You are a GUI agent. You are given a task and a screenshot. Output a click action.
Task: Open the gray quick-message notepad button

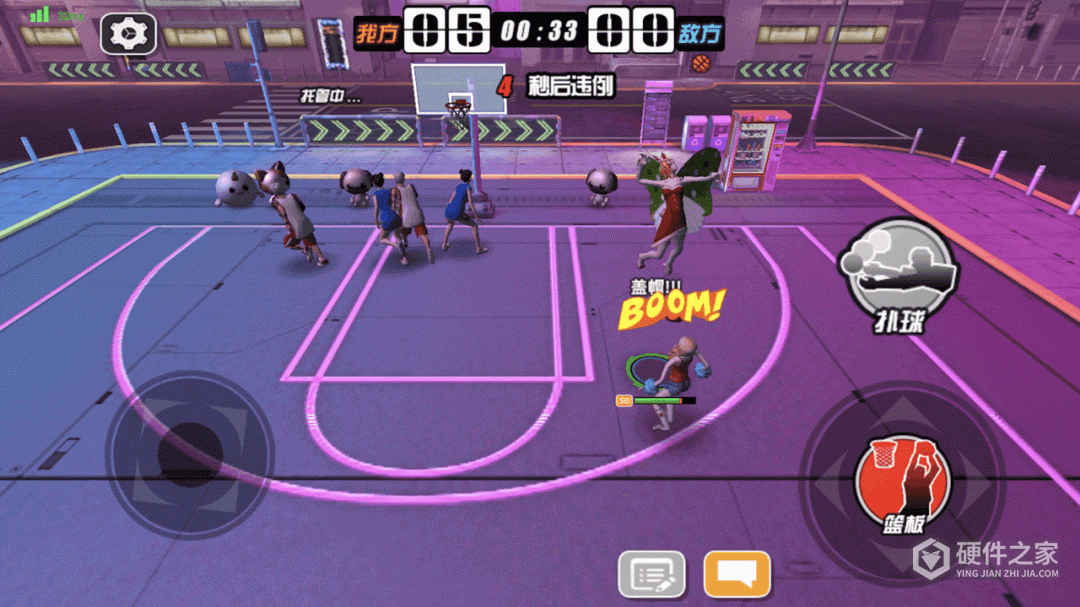[652, 574]
